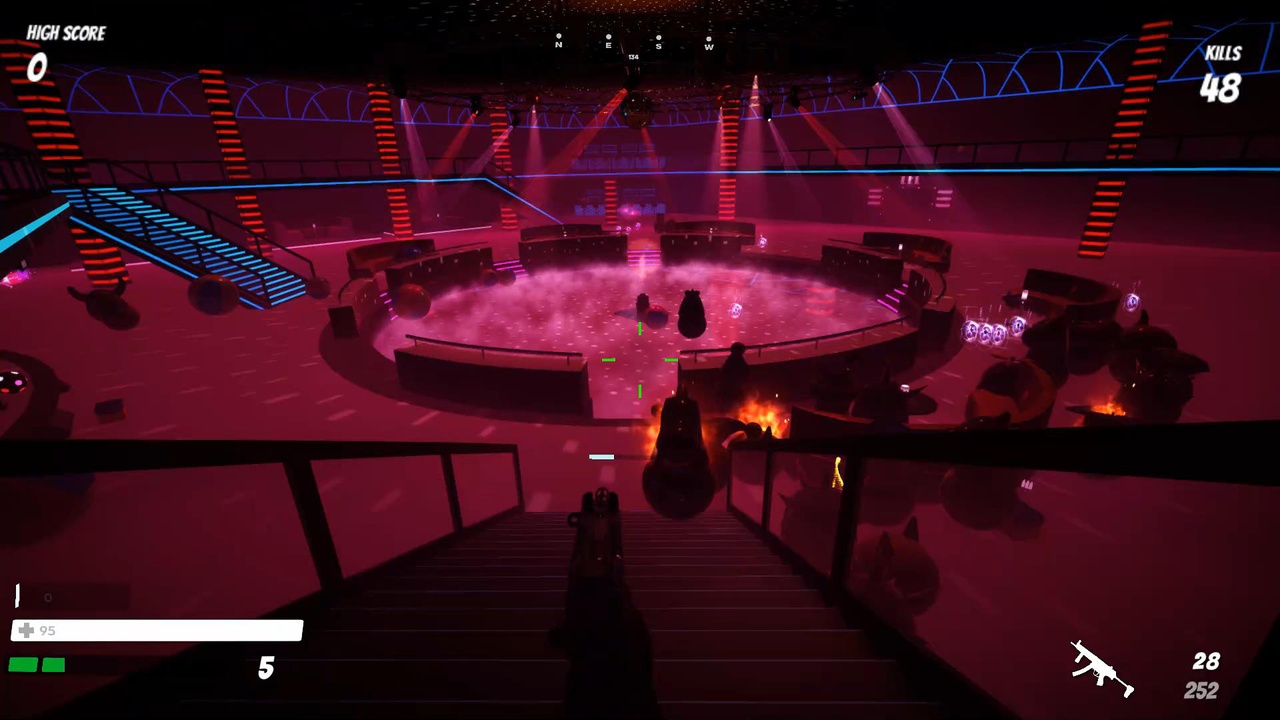Select the KILLS label top right

[x=1222, y=52]
